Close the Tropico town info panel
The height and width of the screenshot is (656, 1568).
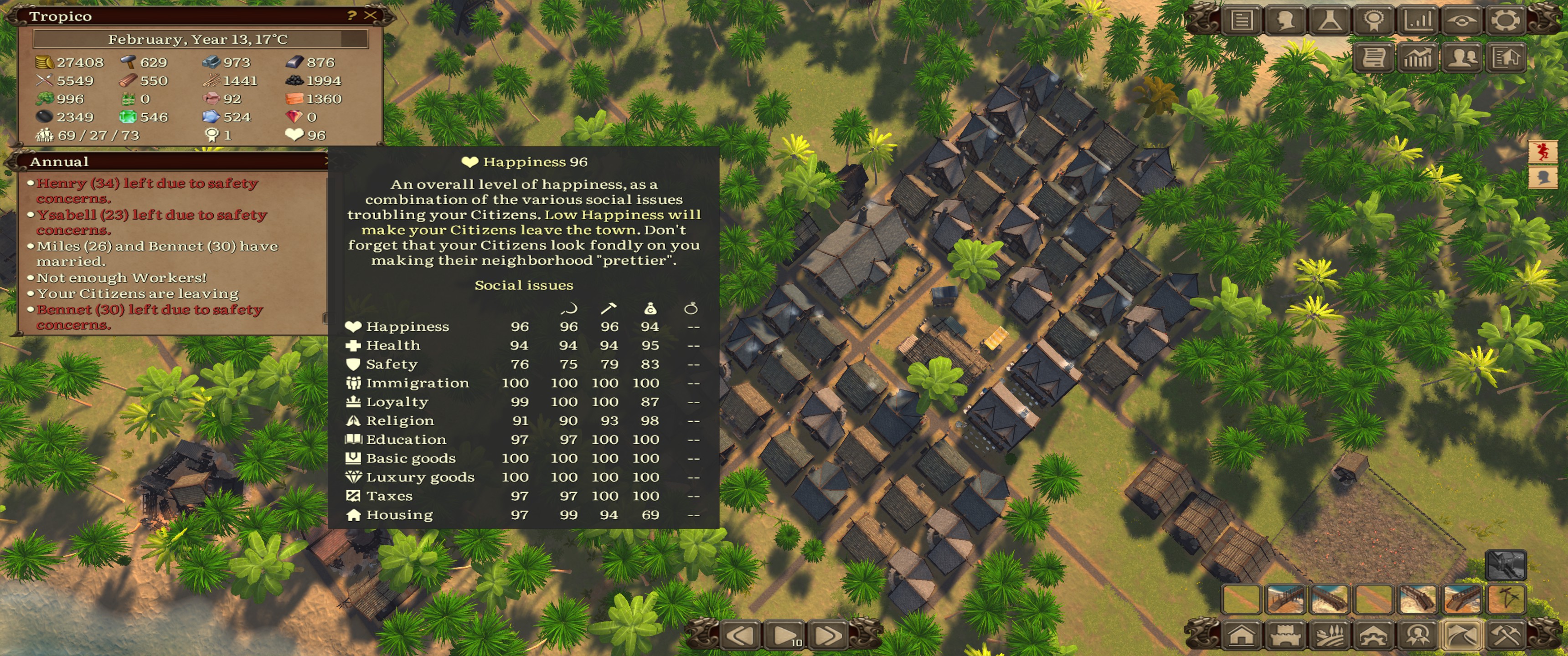370,15
